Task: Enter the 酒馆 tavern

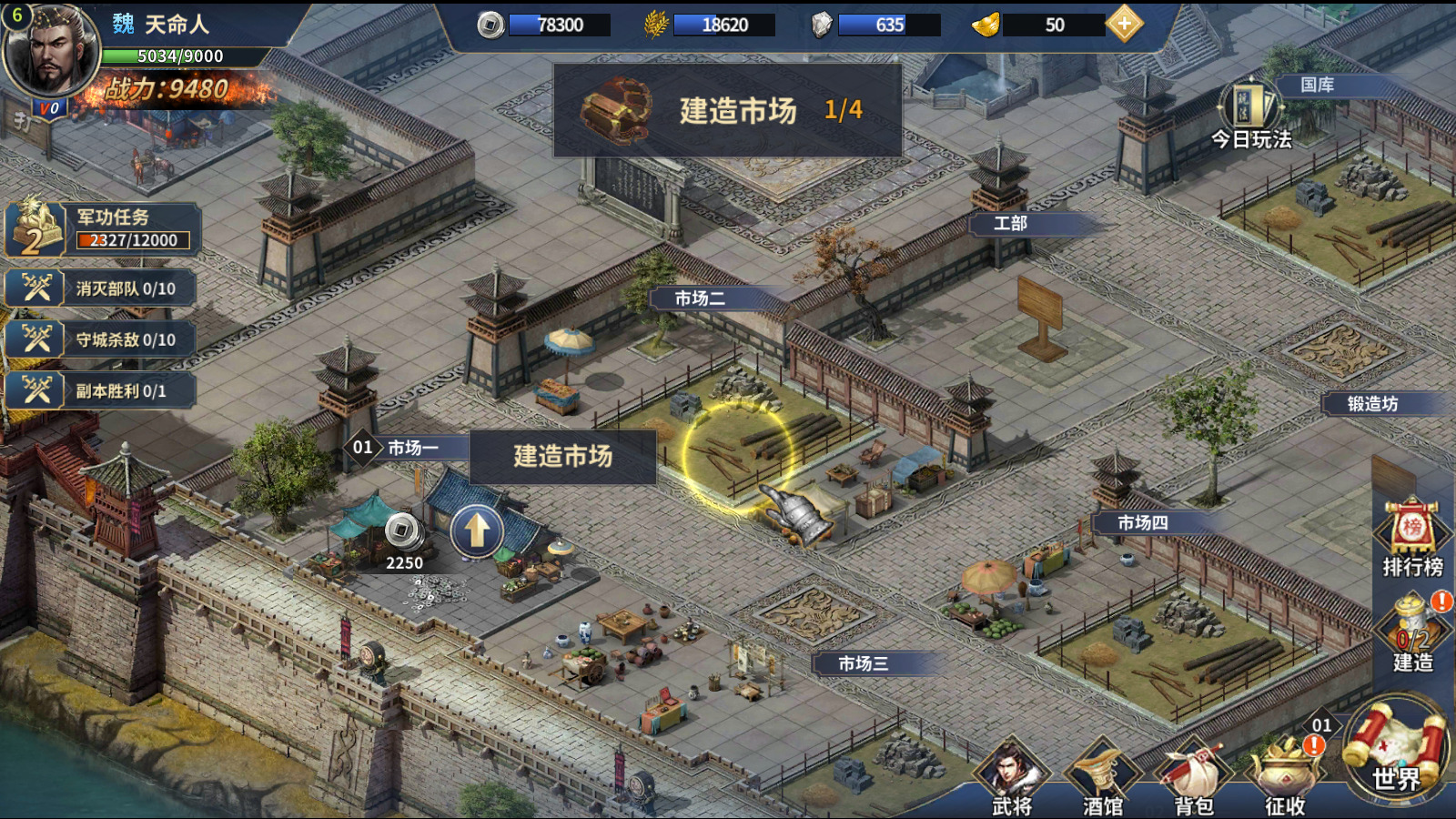Action: (x=1103, y=778)
